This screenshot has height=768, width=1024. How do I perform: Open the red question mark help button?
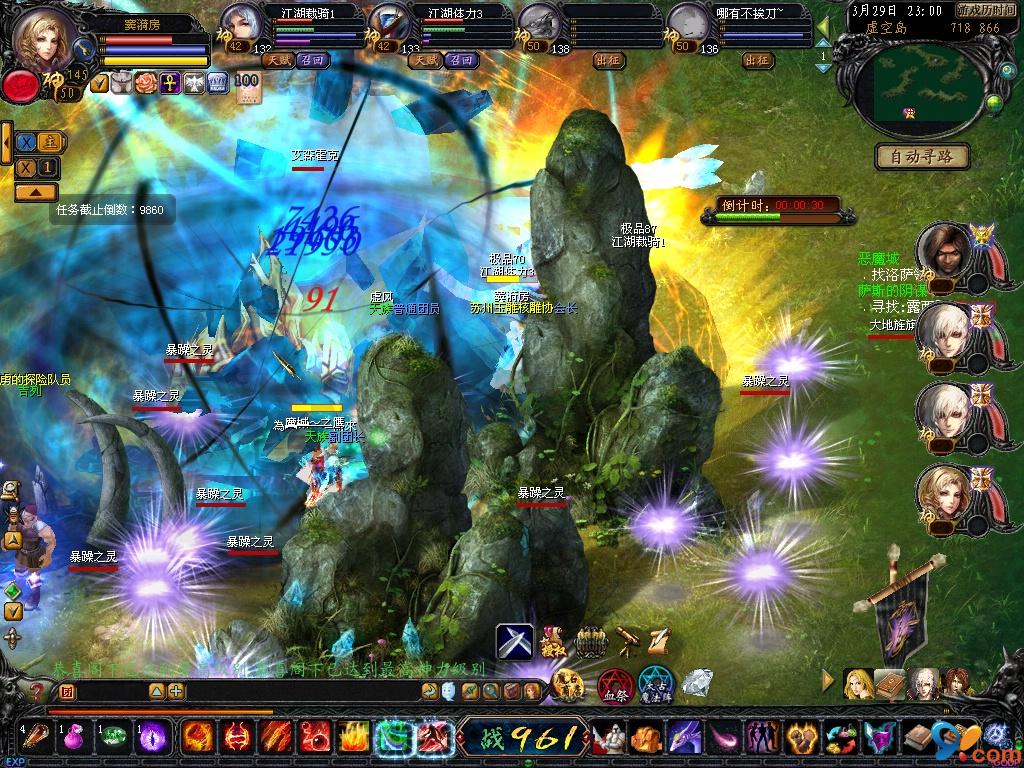click(37, 690)
